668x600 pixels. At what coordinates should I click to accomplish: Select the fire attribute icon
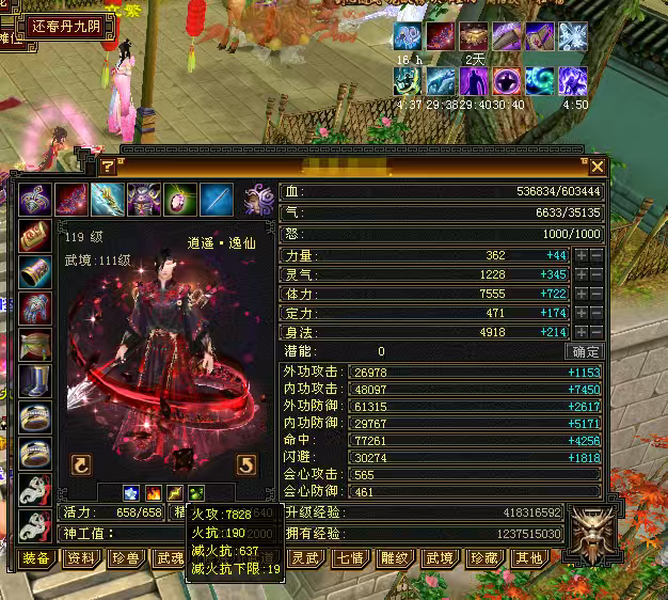153,493
